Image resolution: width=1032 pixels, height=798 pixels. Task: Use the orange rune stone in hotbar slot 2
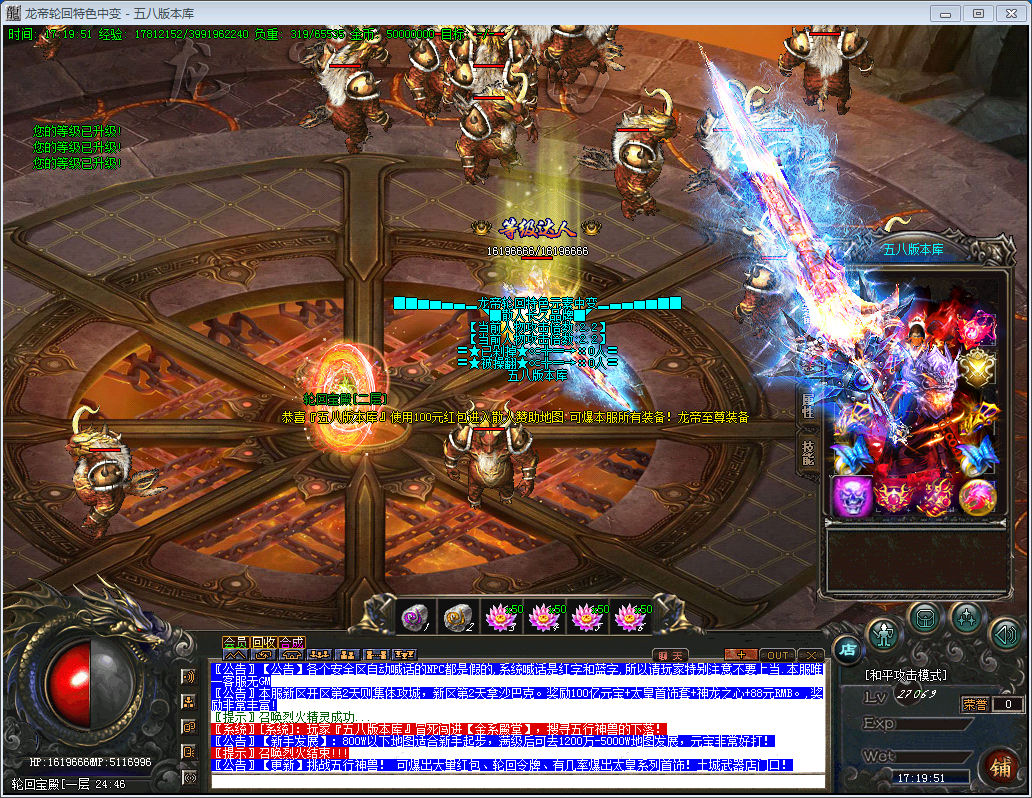tap(457, 618)
